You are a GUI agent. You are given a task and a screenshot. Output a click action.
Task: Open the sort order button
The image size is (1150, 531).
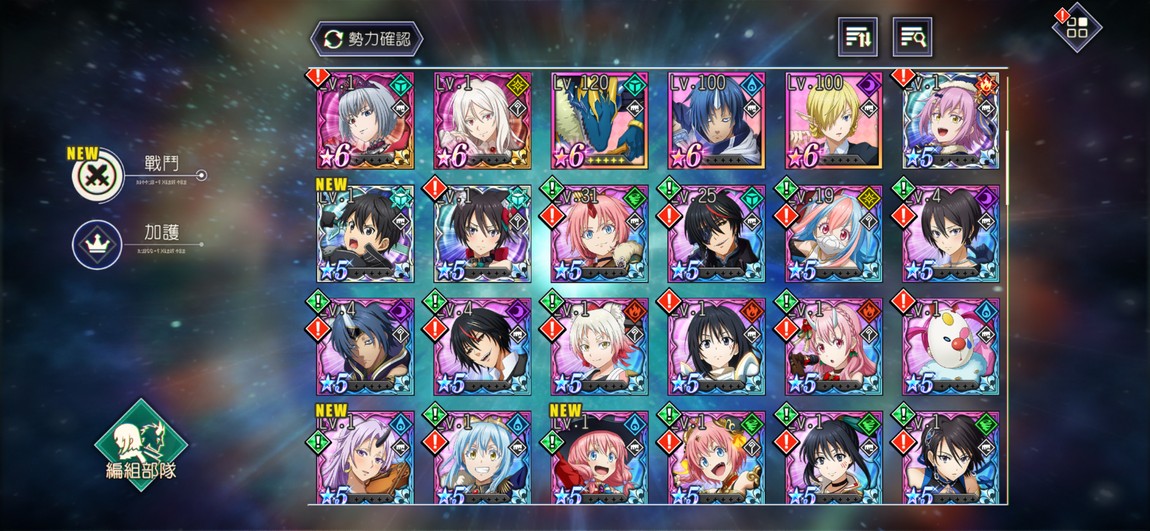coord(857,37)
